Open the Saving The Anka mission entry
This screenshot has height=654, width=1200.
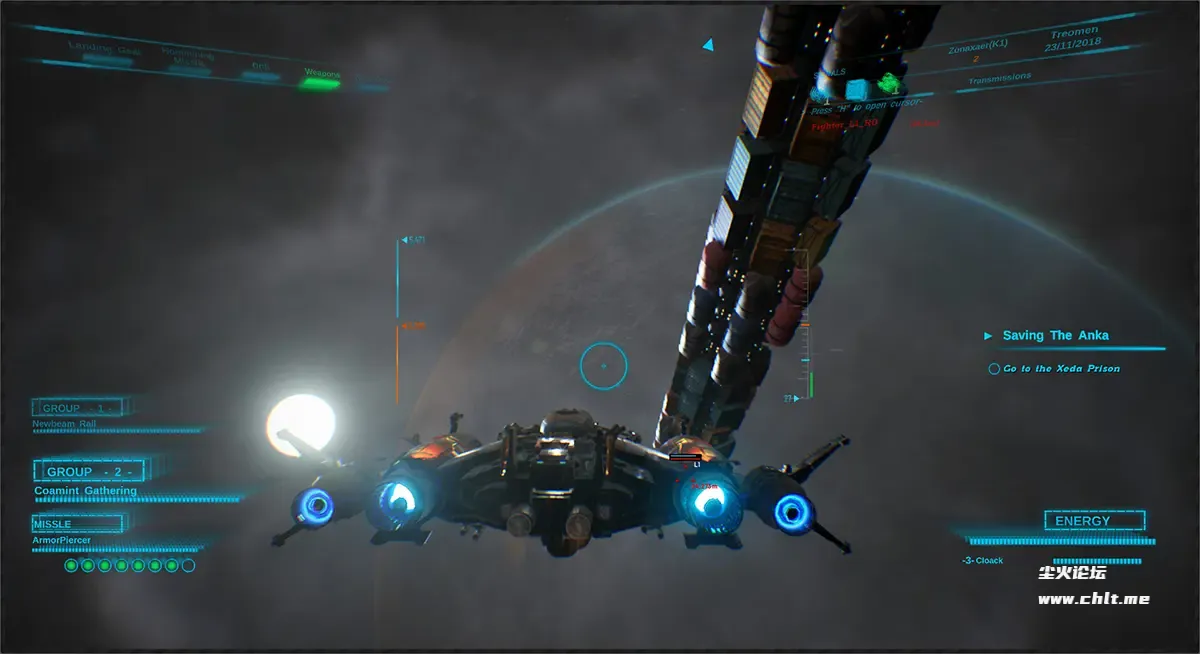(1055, 336)
